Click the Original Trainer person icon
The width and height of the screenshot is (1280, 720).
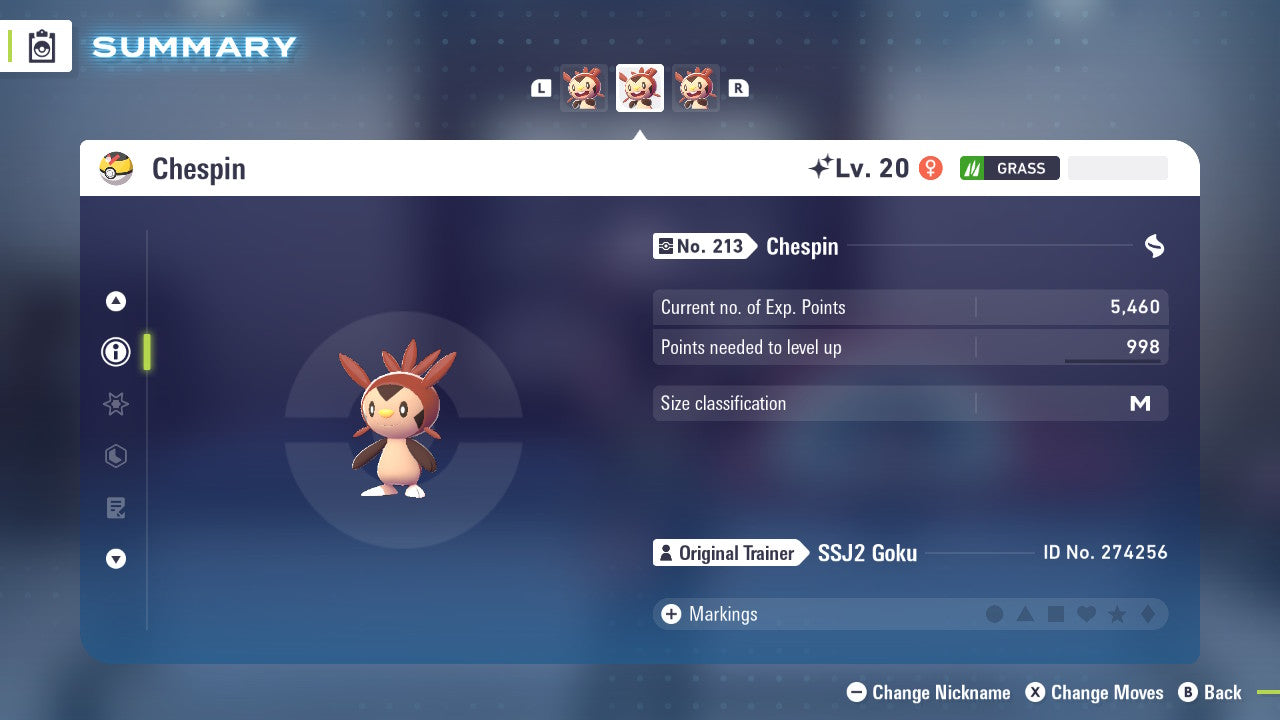click(666, 553)
